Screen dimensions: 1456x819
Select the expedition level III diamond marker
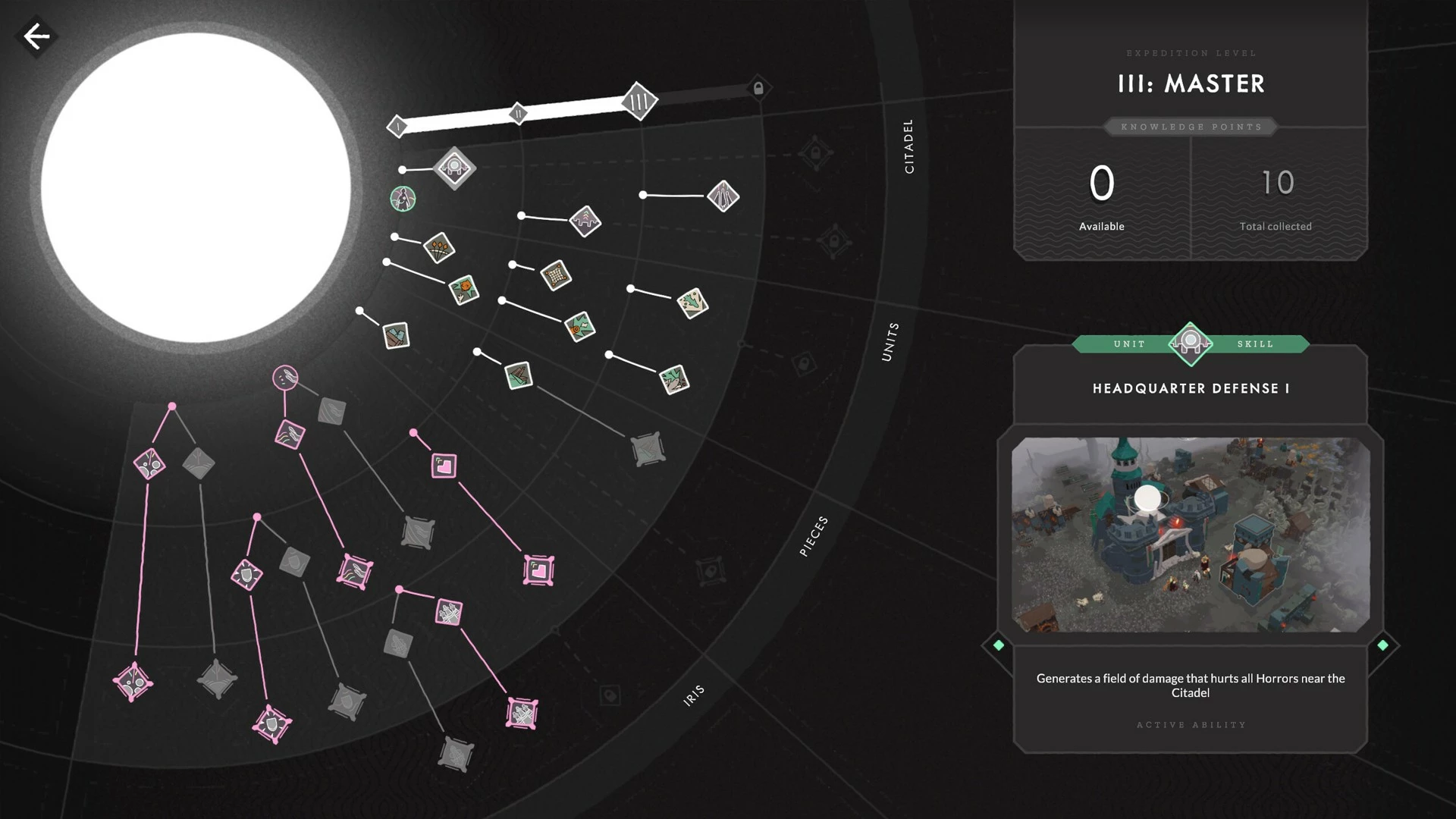(639, 101)
